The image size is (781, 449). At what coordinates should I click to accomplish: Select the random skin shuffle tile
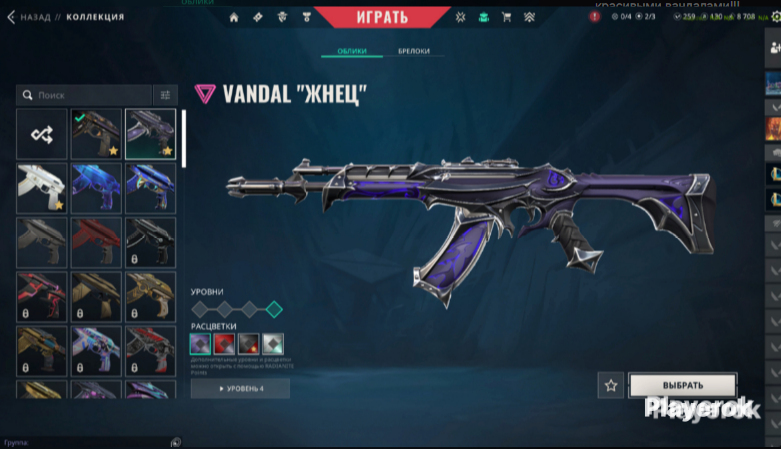click(x=42, y=134)
